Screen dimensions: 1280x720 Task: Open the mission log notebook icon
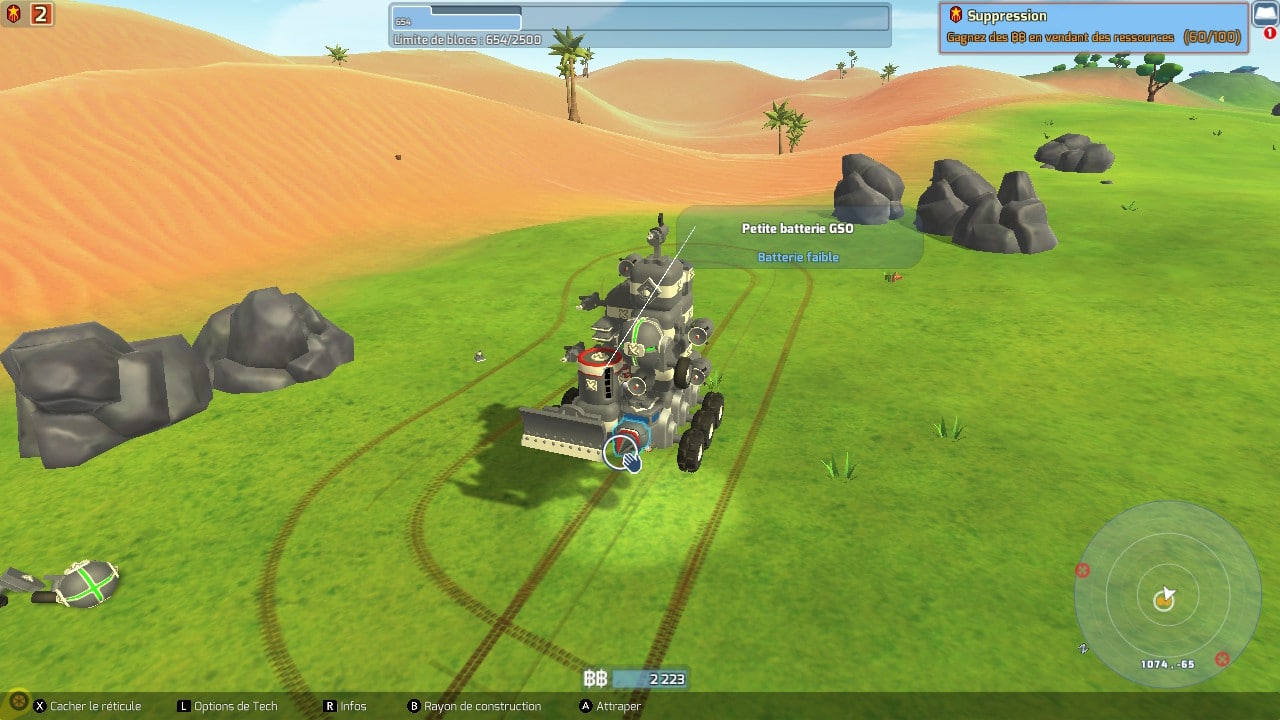(x=1265, y=14)
